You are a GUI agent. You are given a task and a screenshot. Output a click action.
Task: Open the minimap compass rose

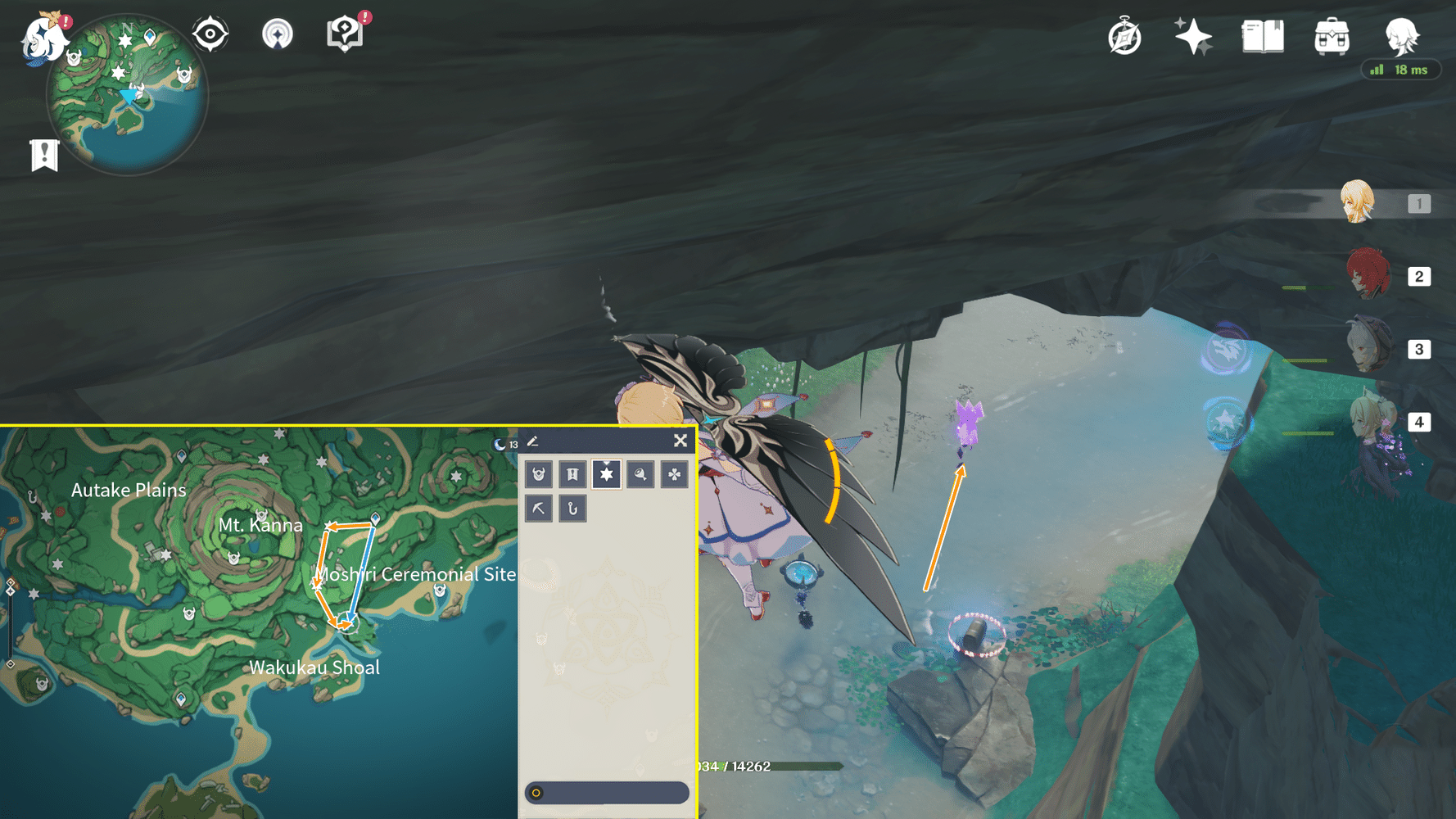coord(210,34)
